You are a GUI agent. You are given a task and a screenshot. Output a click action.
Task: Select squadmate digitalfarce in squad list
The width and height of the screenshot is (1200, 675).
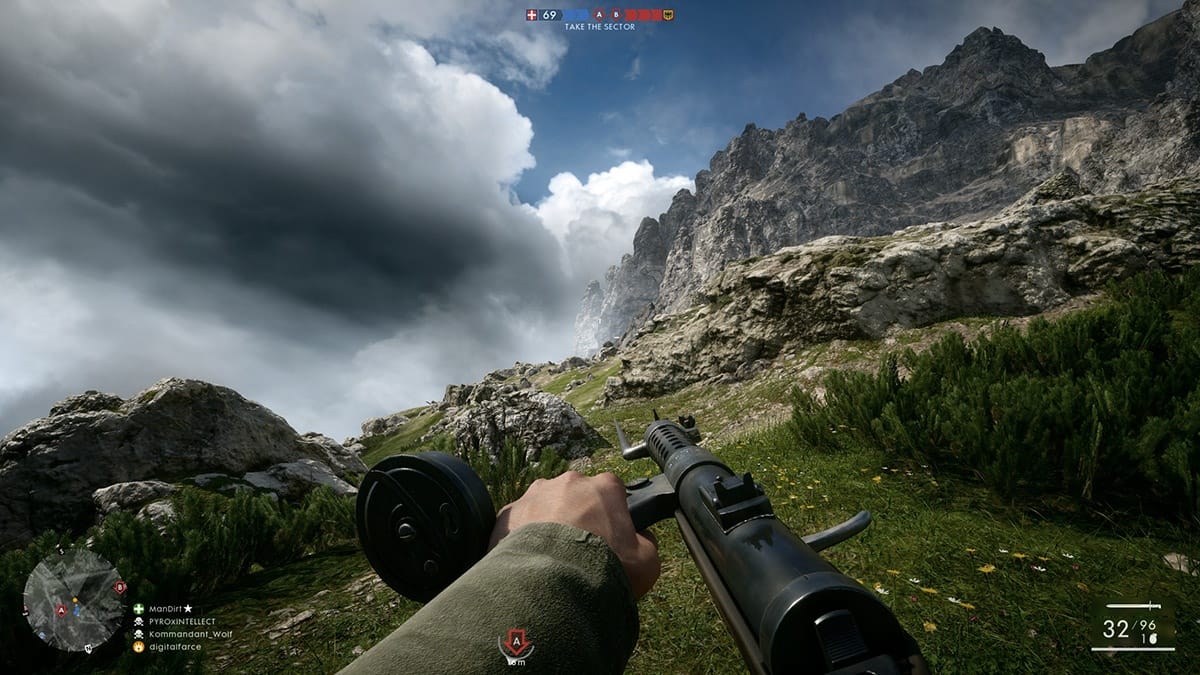tap(174, 647)
